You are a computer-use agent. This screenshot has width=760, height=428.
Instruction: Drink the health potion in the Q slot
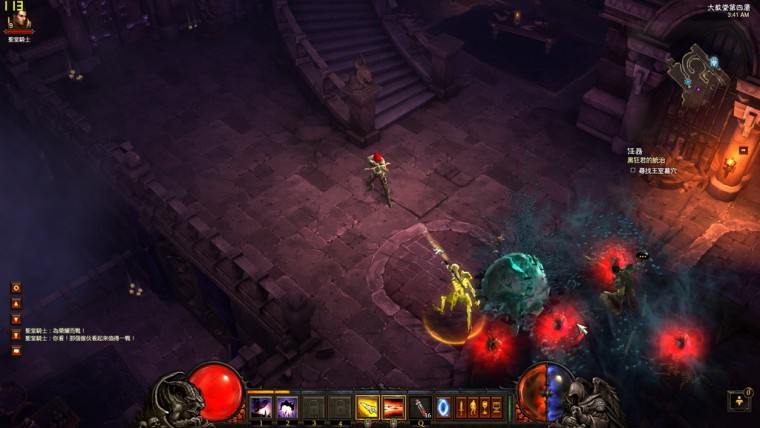coord(422,407)
